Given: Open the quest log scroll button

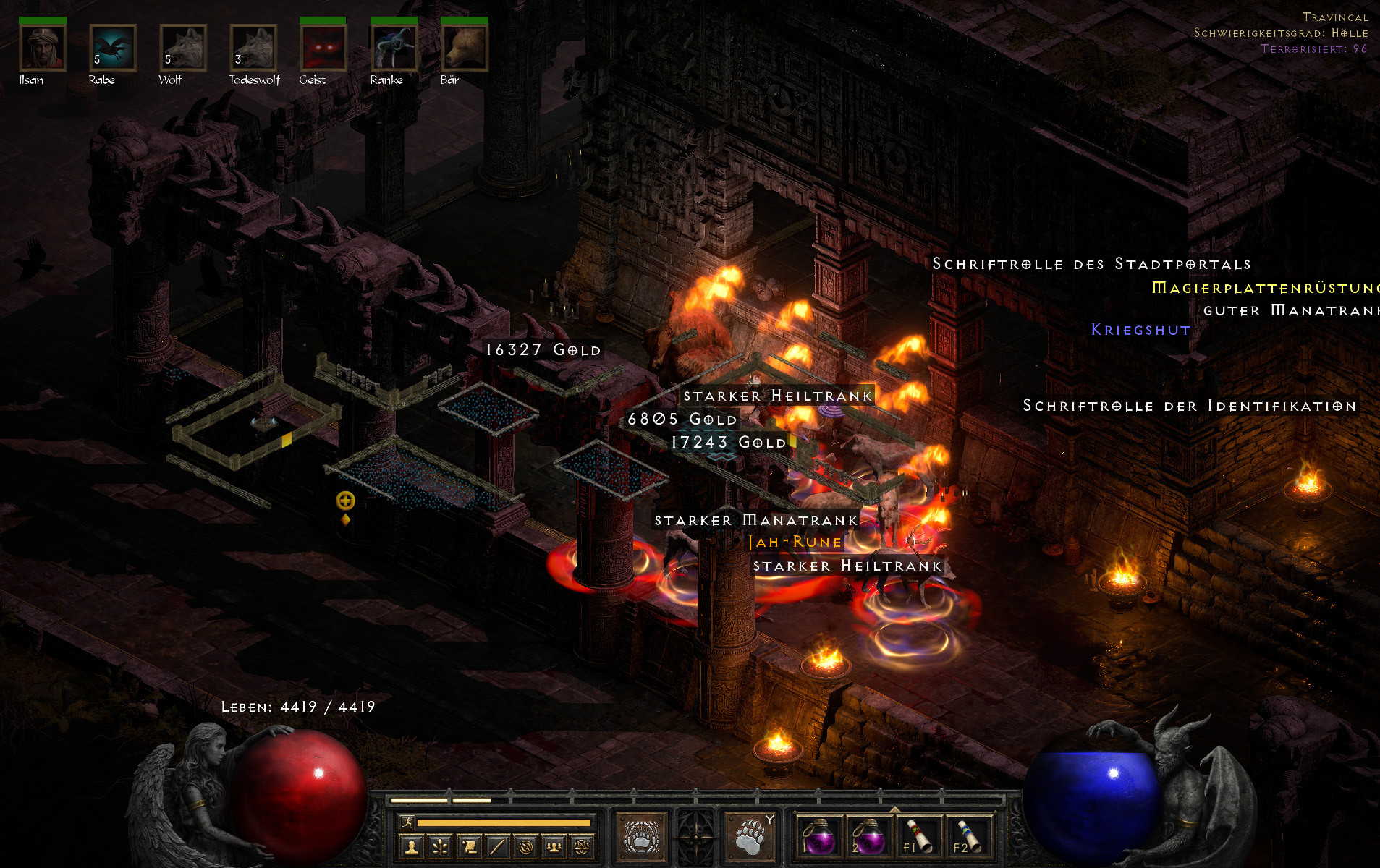Looking at the screenshot, I should click(469, 846).
